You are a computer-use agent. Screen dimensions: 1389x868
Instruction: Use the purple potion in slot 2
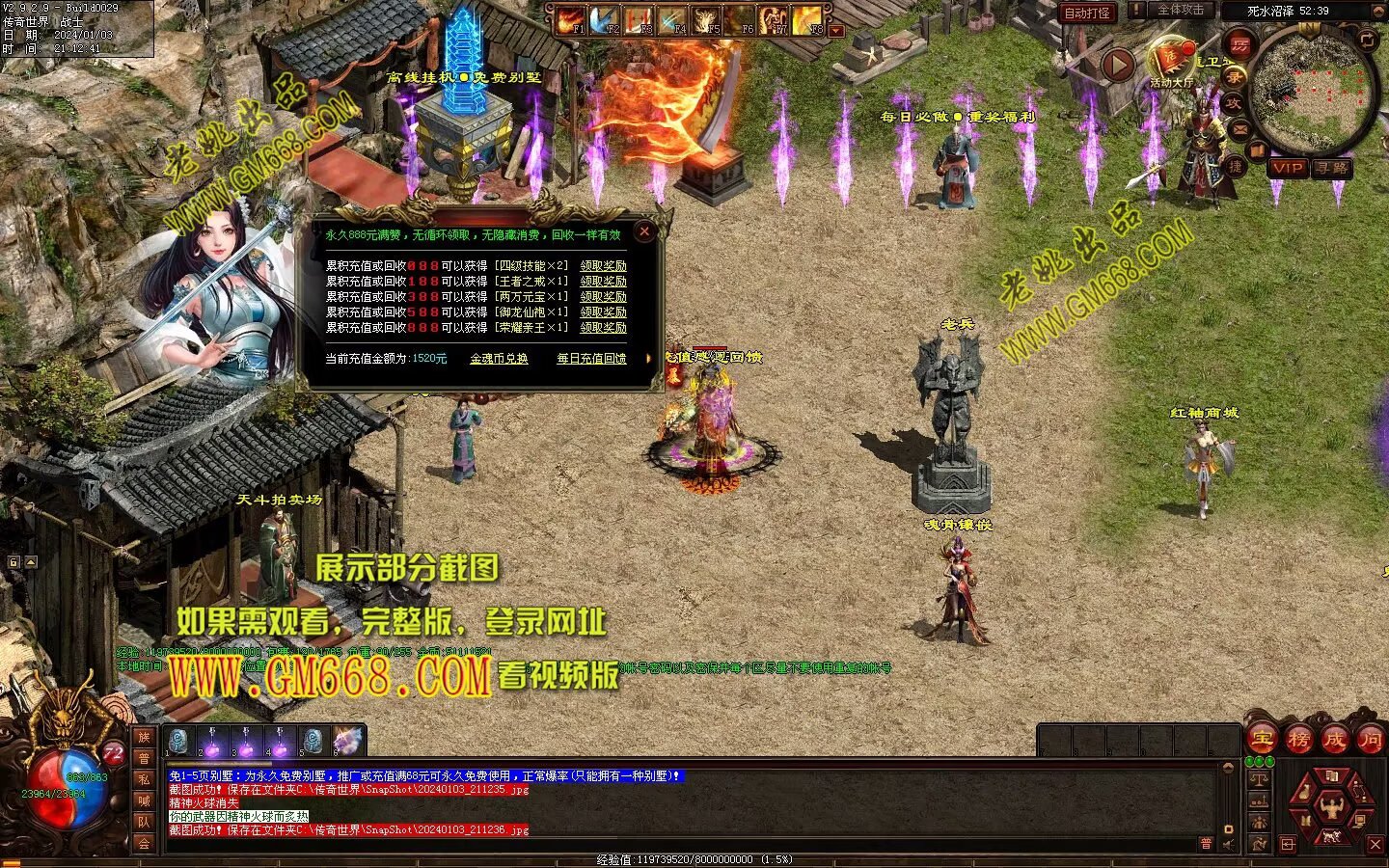pos(212,741)
